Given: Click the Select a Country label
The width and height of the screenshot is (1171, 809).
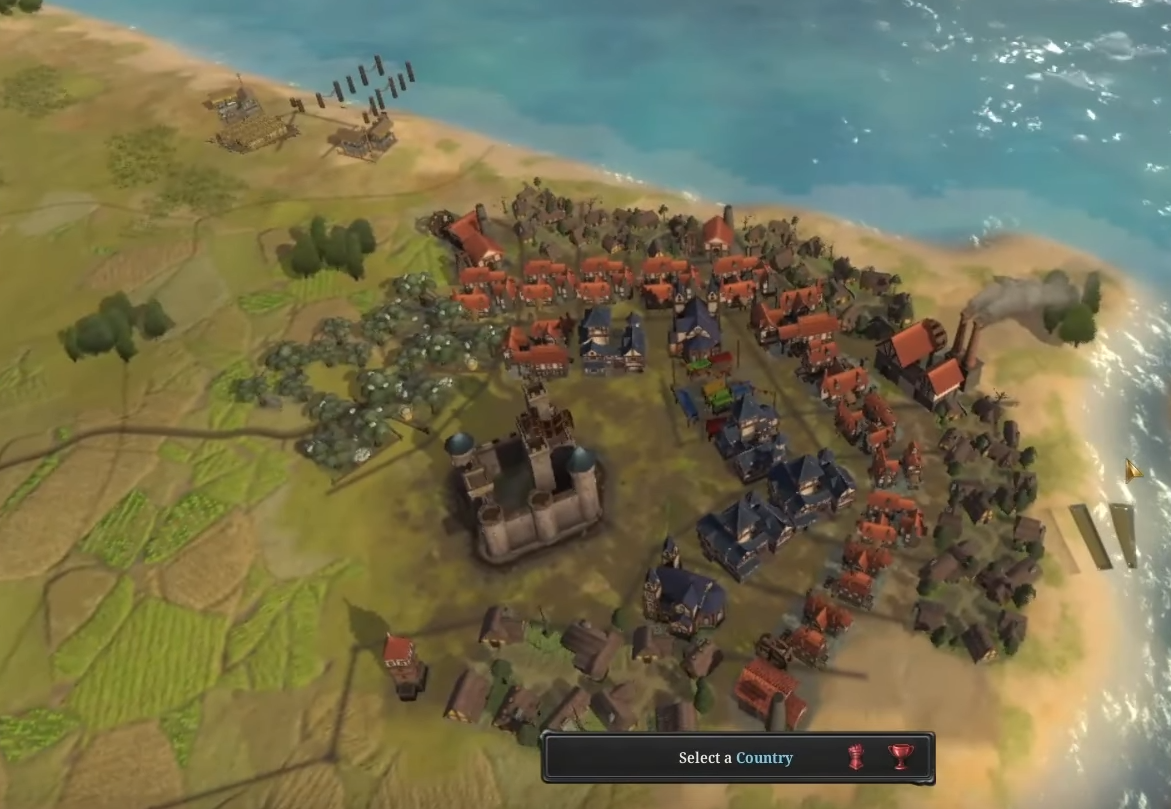Looking at the screenshot, I should pos(735,758).
